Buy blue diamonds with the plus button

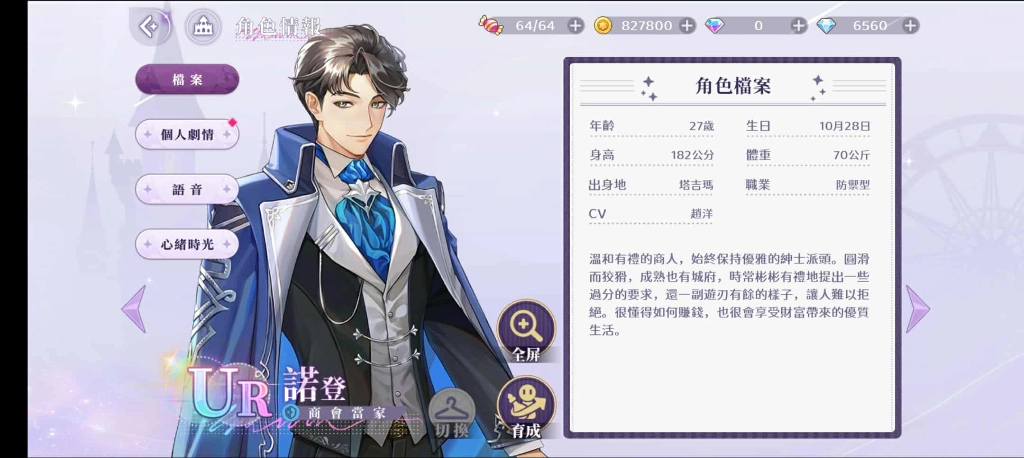[x=910, y=26]
